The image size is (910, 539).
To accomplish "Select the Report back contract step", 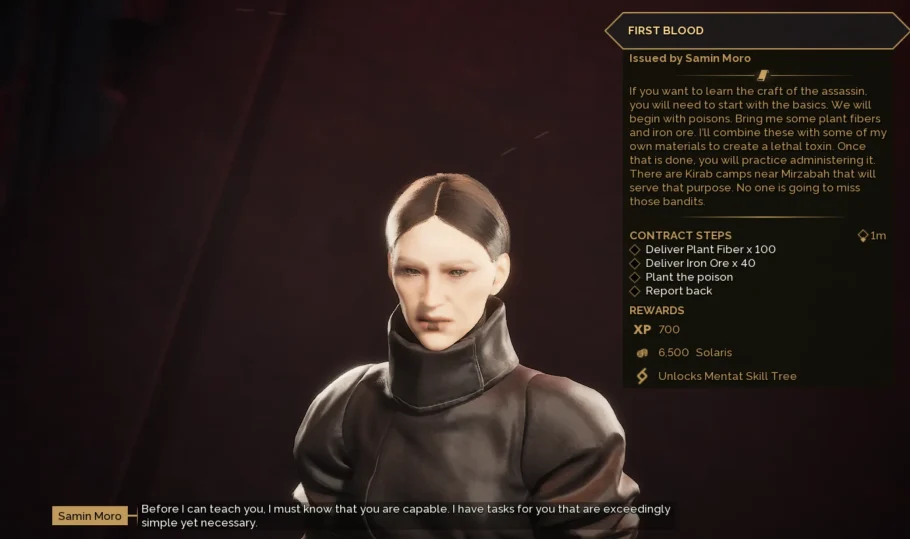I will coord(678,291).
